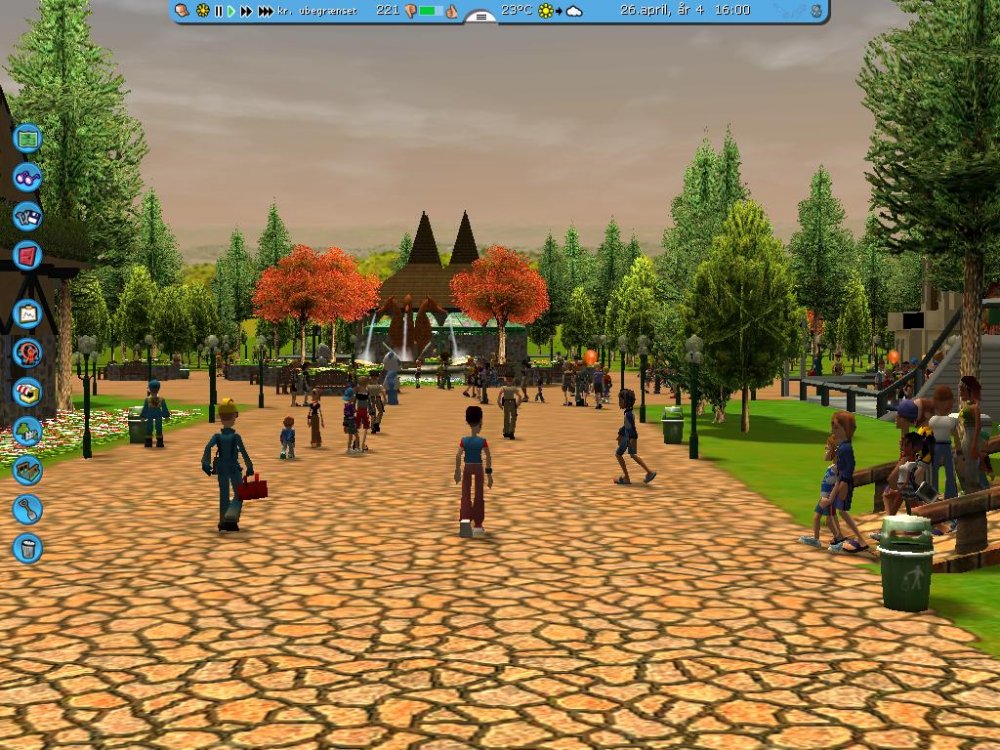Open the park map icon
1000x750 pixels.
(28, 137)
